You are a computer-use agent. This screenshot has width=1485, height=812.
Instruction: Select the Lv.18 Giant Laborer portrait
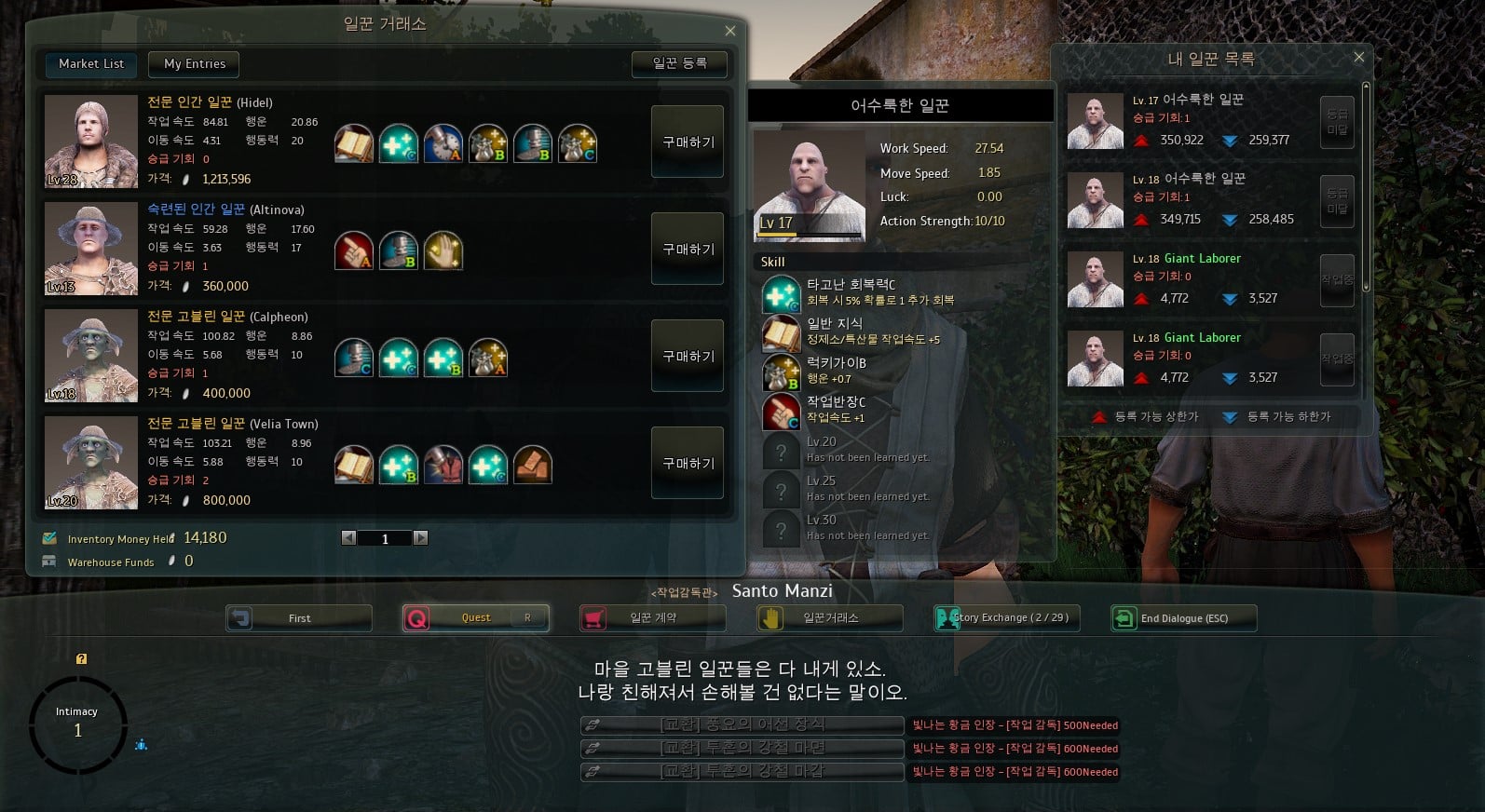coord(1094,277)
